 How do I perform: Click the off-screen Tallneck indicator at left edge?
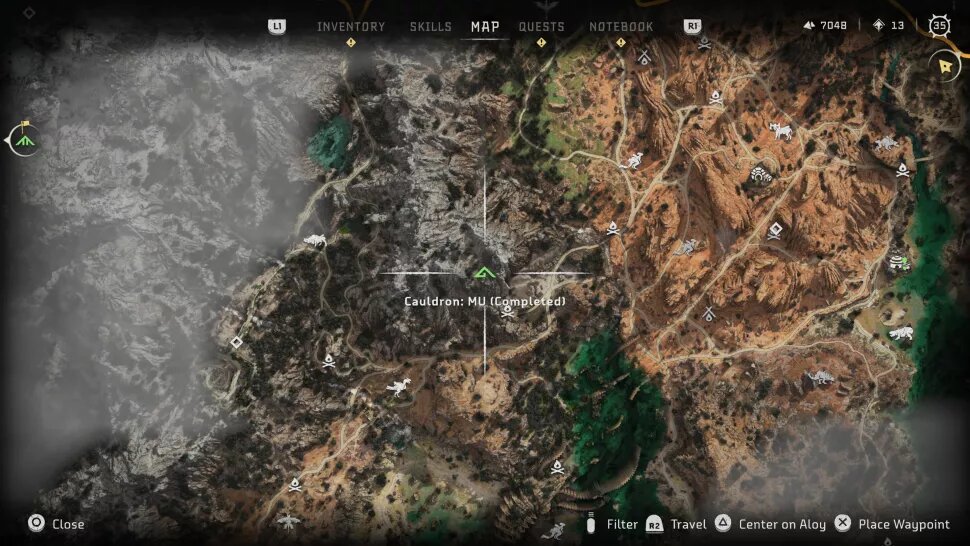[x=22, y=139]
